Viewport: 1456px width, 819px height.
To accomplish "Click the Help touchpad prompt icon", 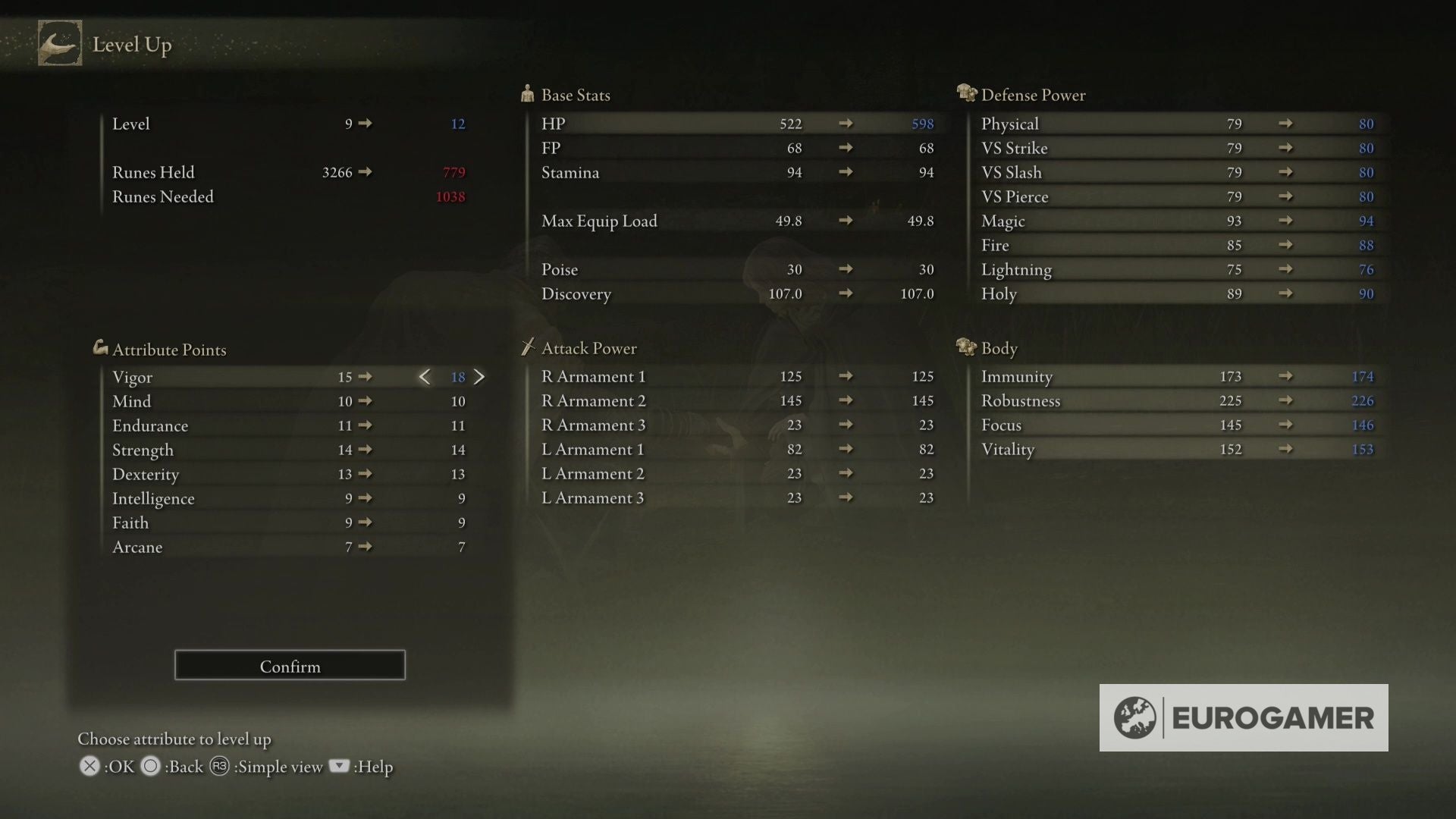I will point(340,767).
